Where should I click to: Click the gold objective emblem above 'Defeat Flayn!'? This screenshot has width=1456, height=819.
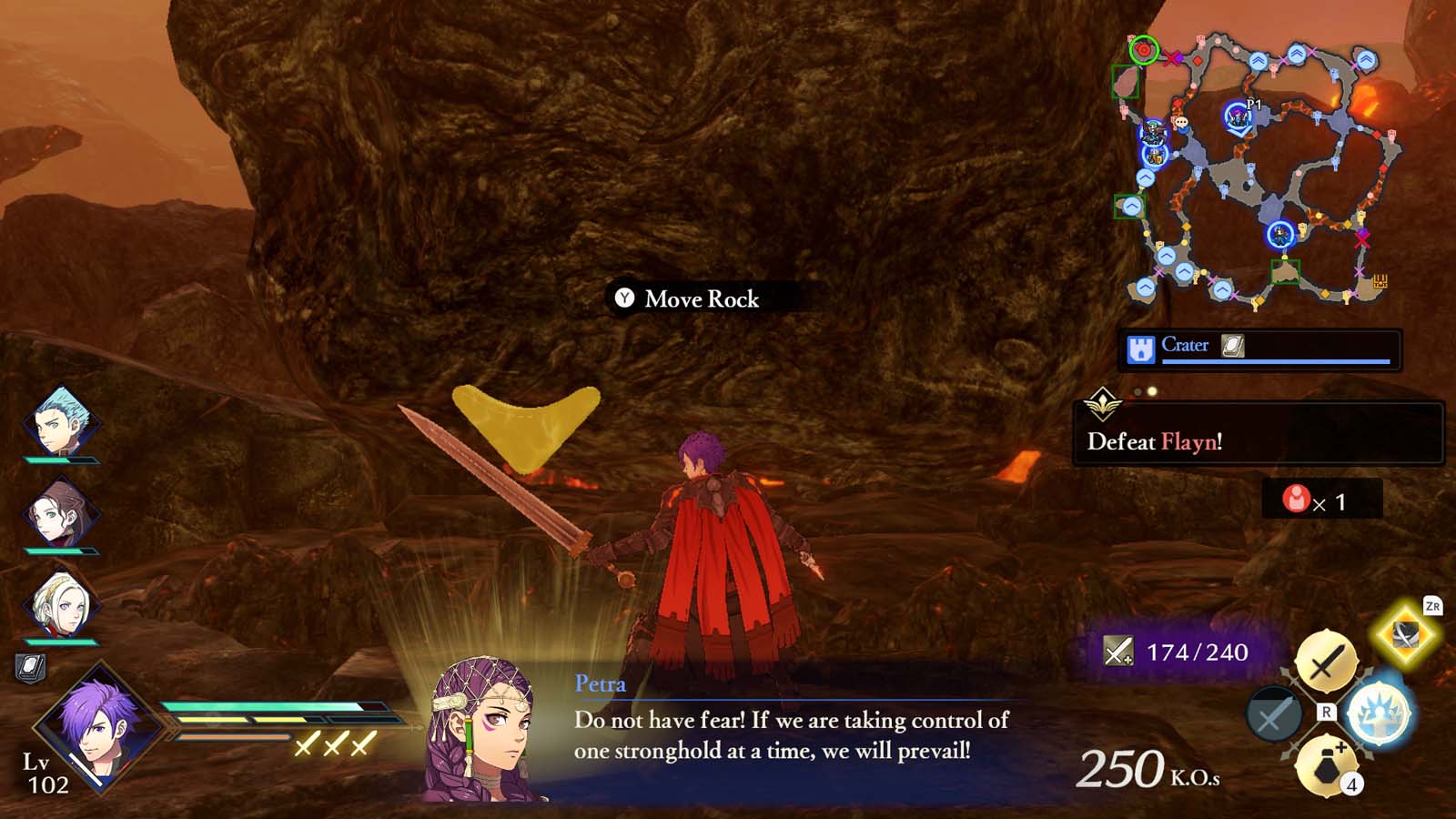pyautogui.click(x=1103, y=404)
